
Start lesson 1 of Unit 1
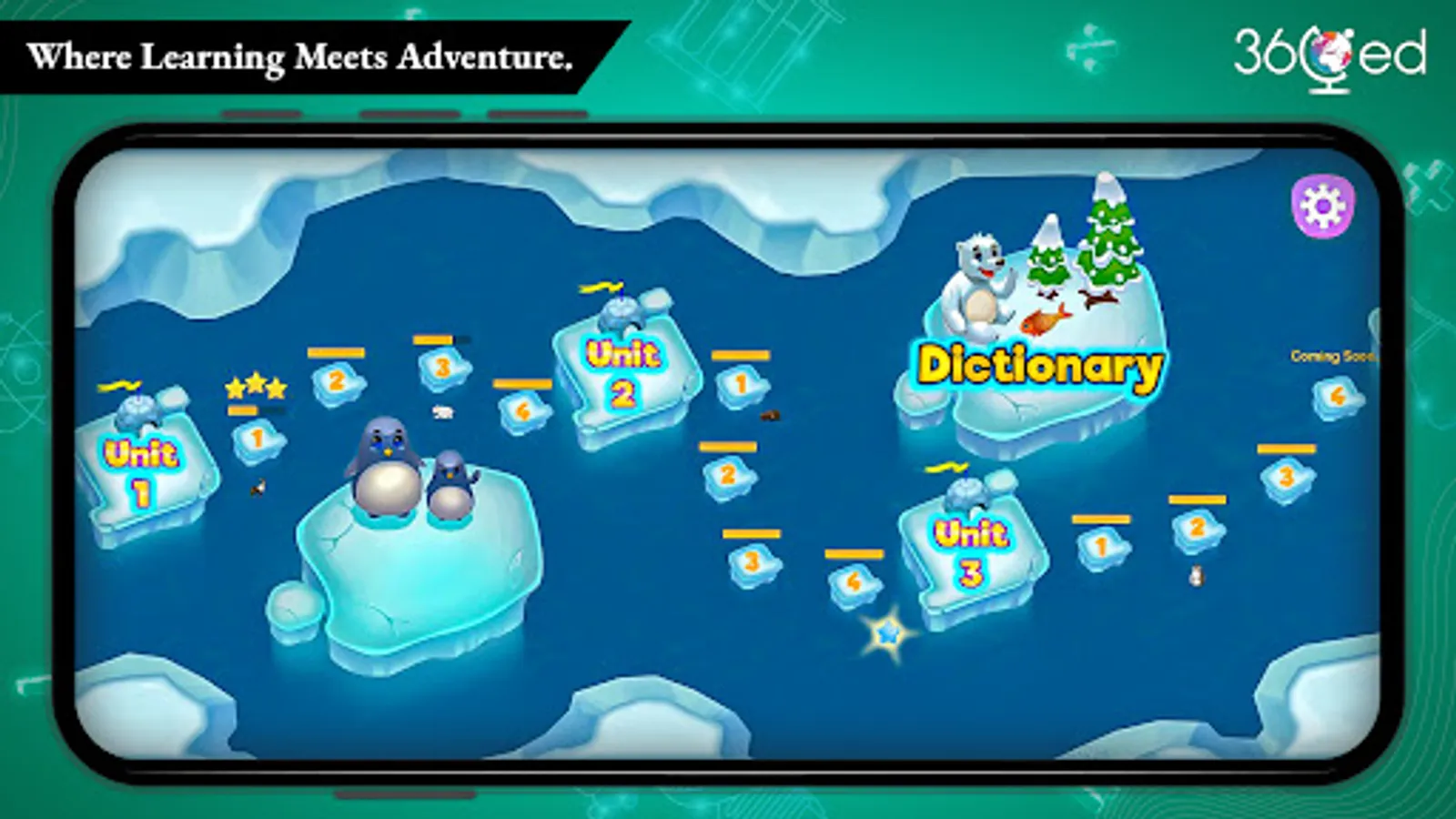click(x=257, y=438)
